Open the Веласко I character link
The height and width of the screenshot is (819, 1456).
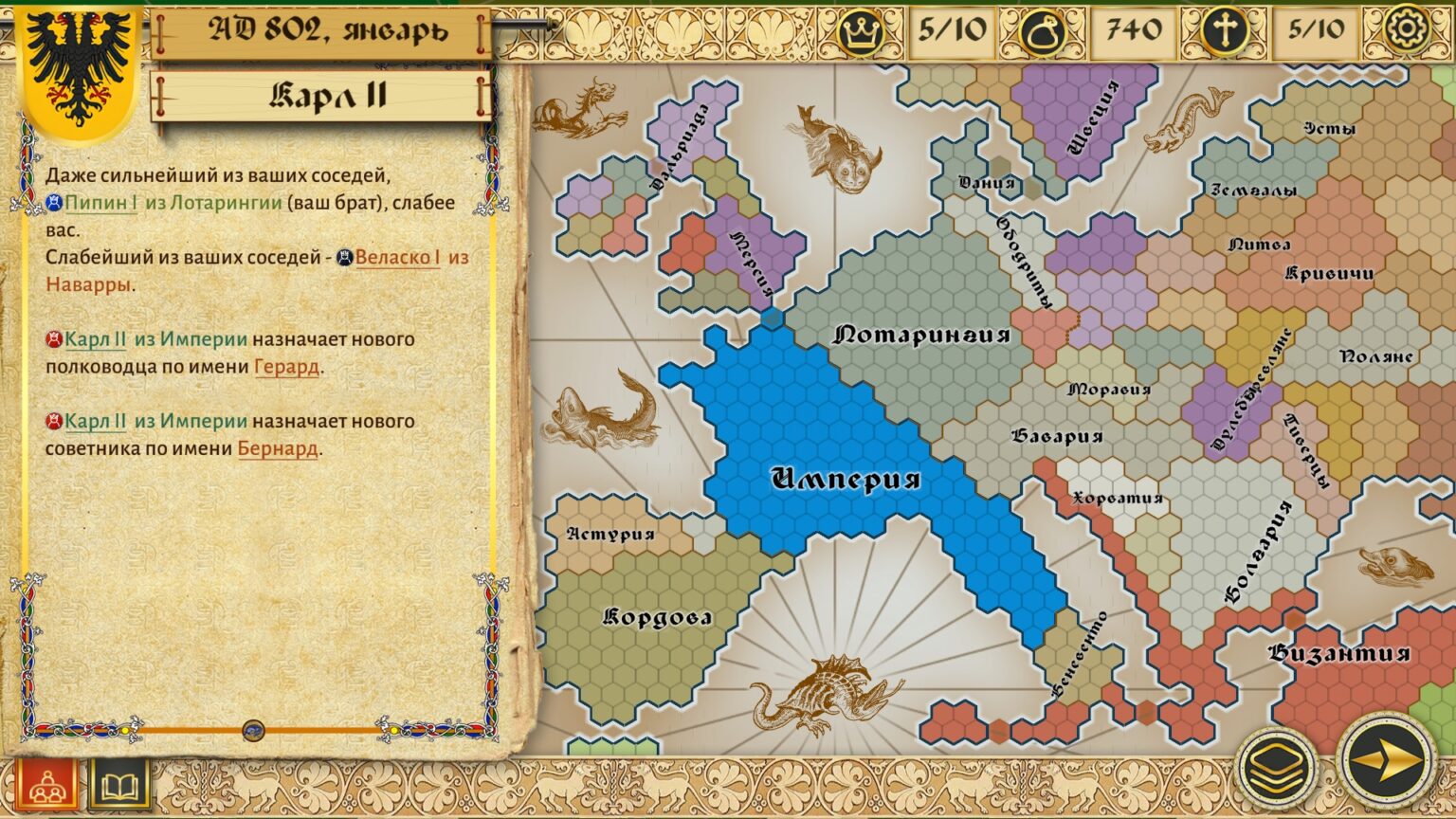(397, 258)
